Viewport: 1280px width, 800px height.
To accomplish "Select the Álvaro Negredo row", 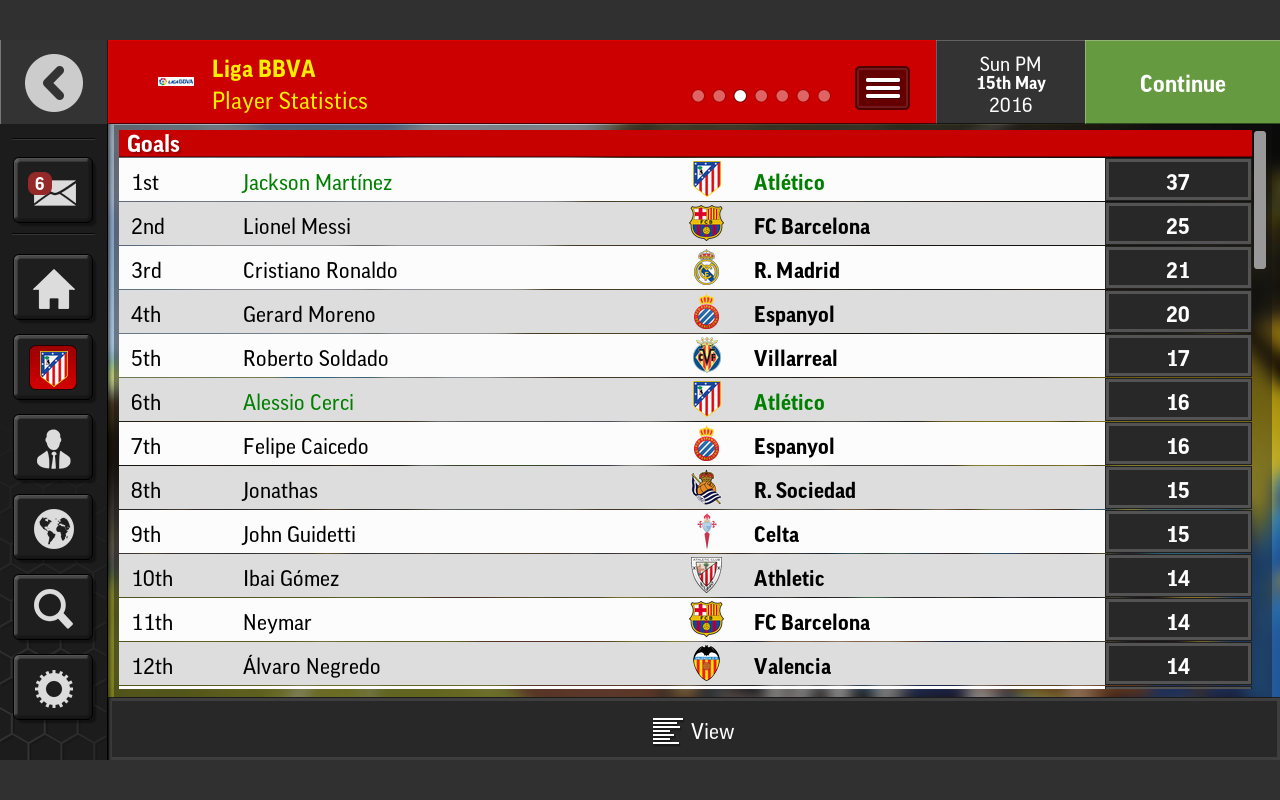I will pos(311,666).
